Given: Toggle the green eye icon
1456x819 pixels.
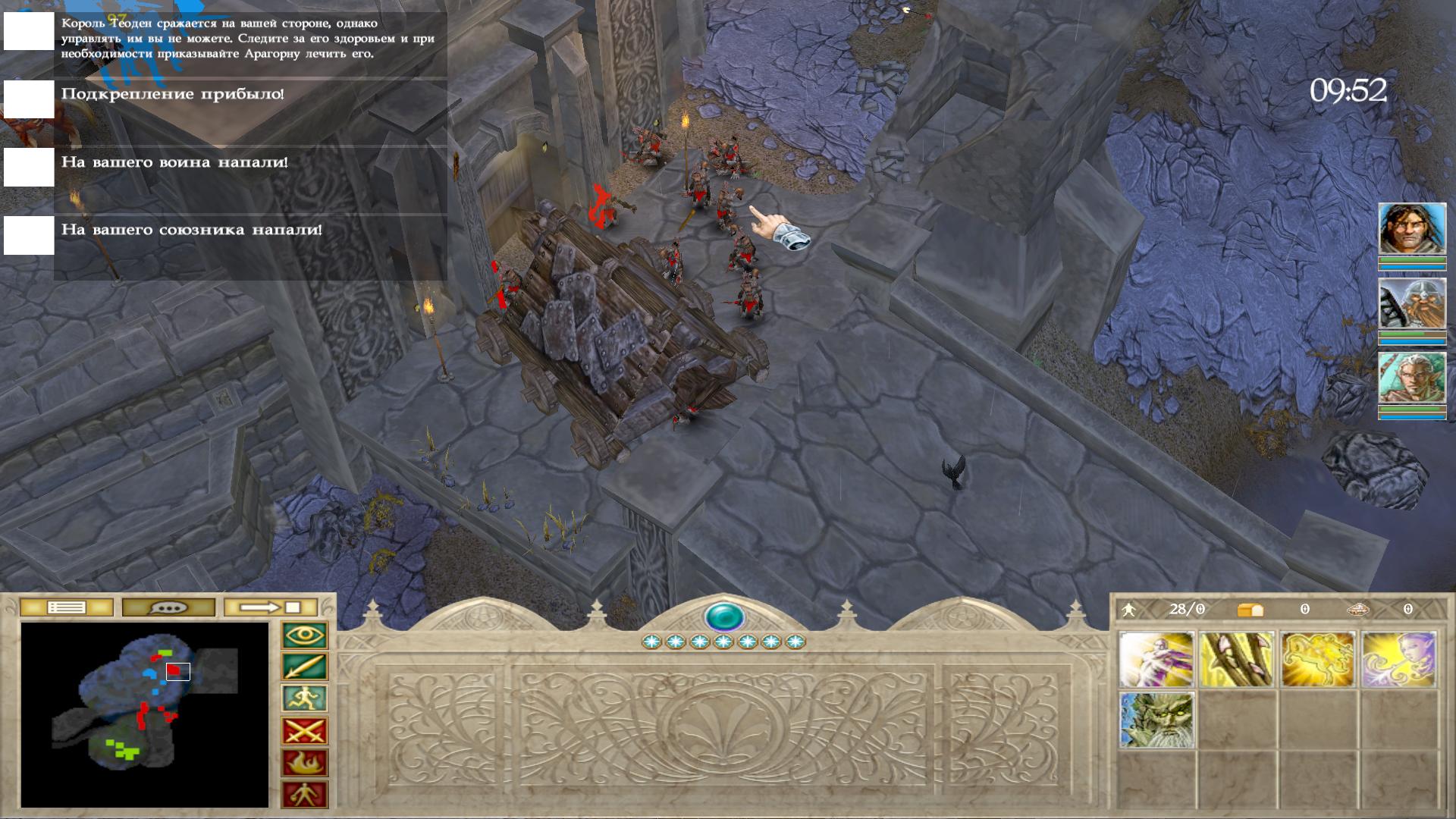Looking at the screenshot, I should click(305, 635).
